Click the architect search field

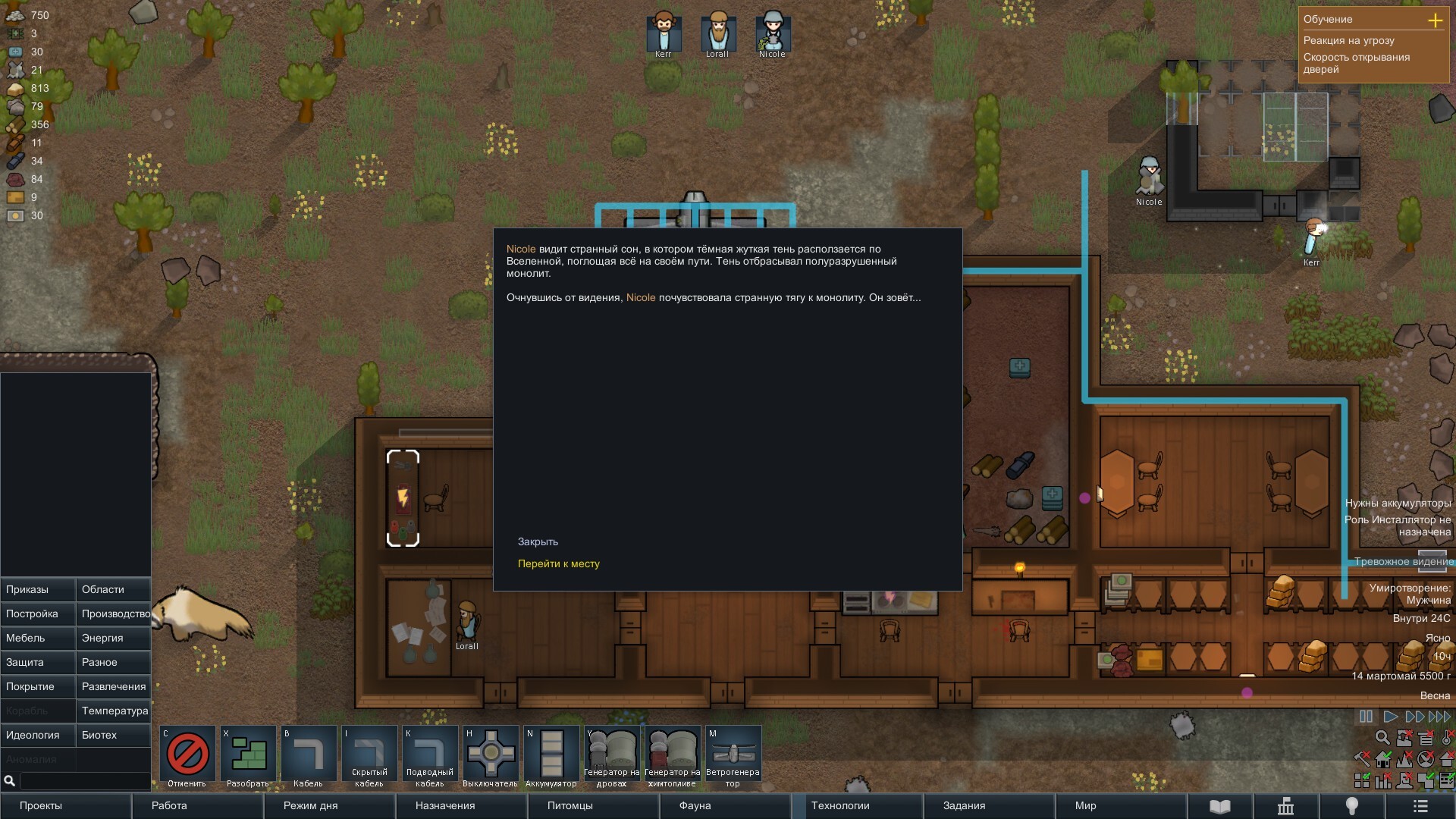coord(83,780)
